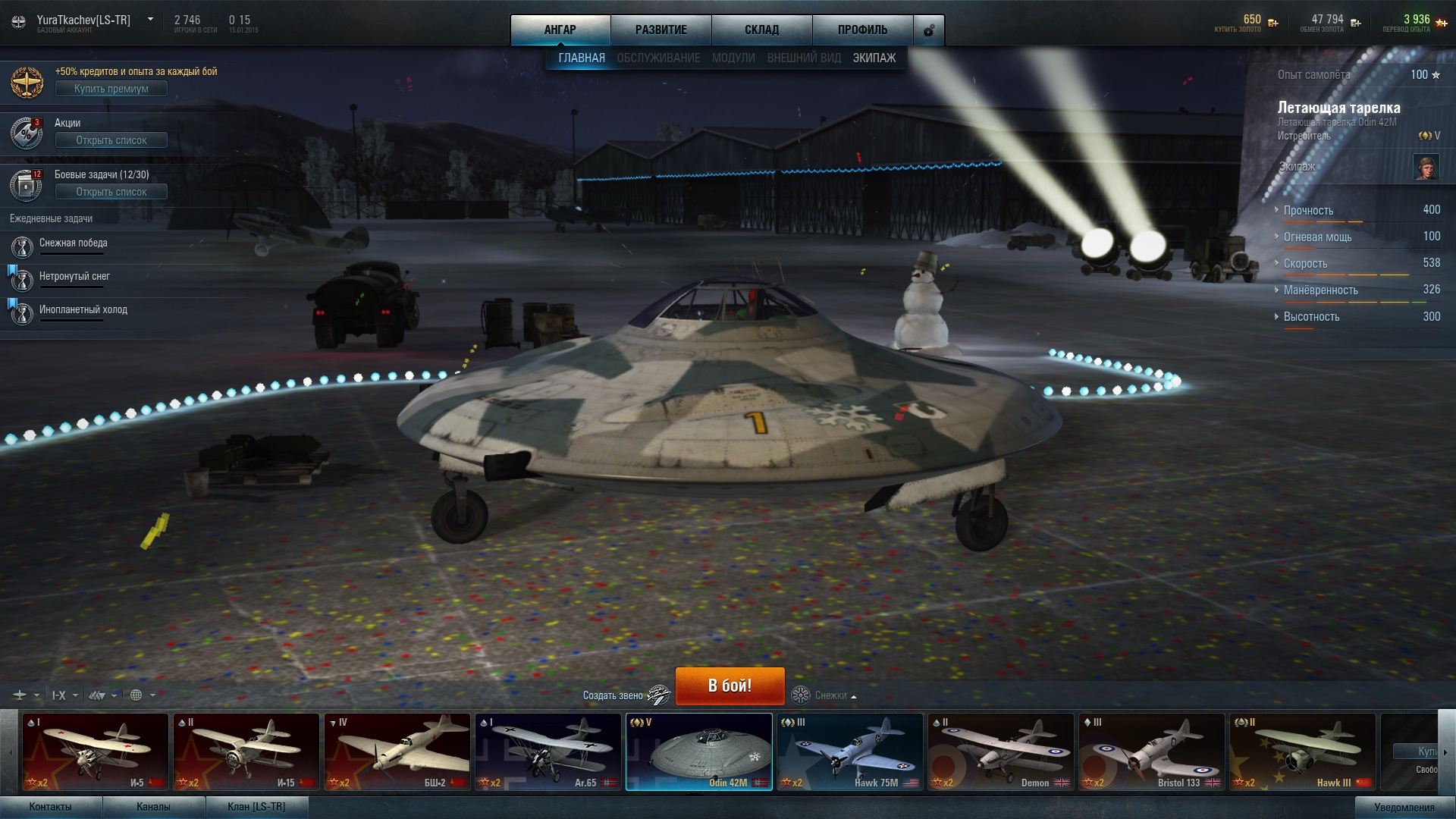Open the Акции list

pyautogui.click(x=111, y=140)
